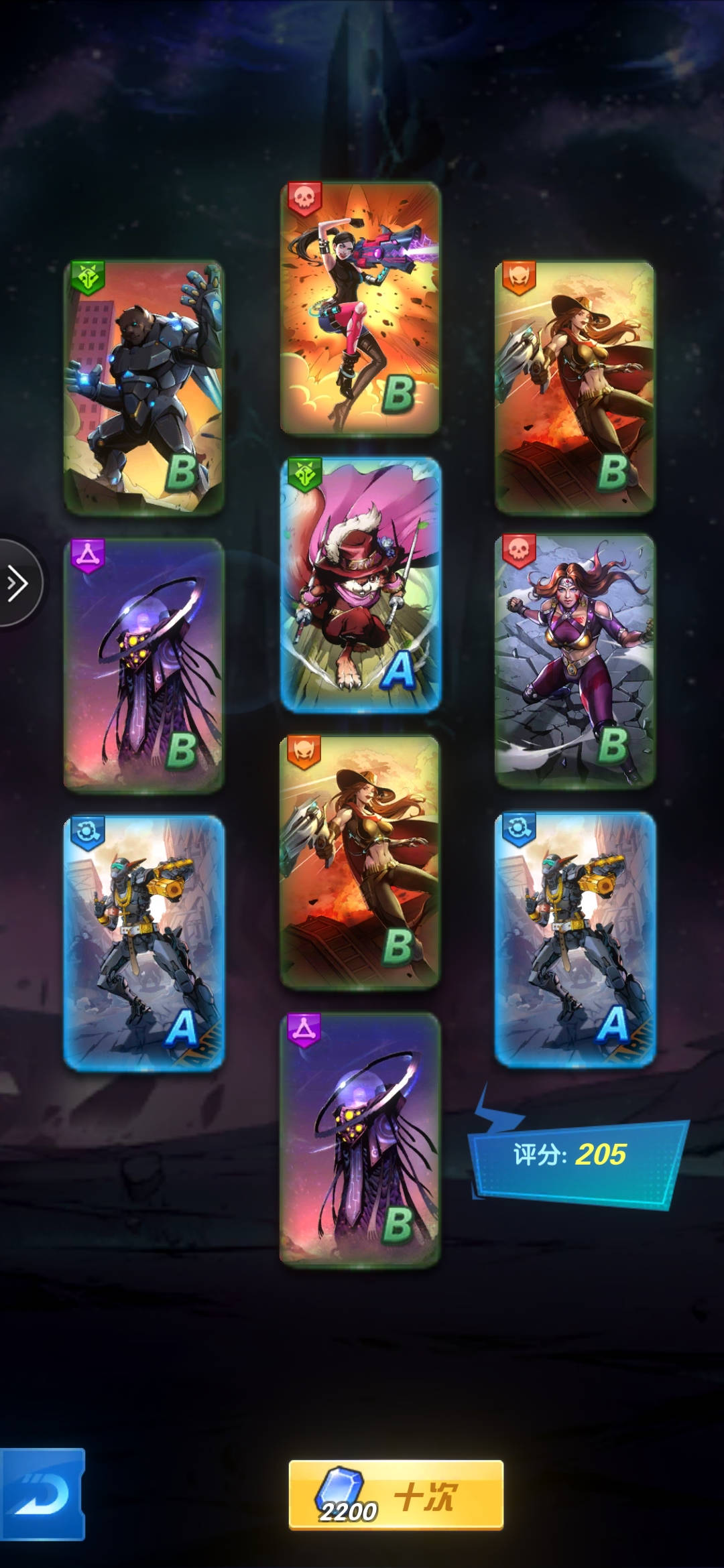Open the red-hat fox A-rank card
The image size is (724, 1568).
[361, 584]
